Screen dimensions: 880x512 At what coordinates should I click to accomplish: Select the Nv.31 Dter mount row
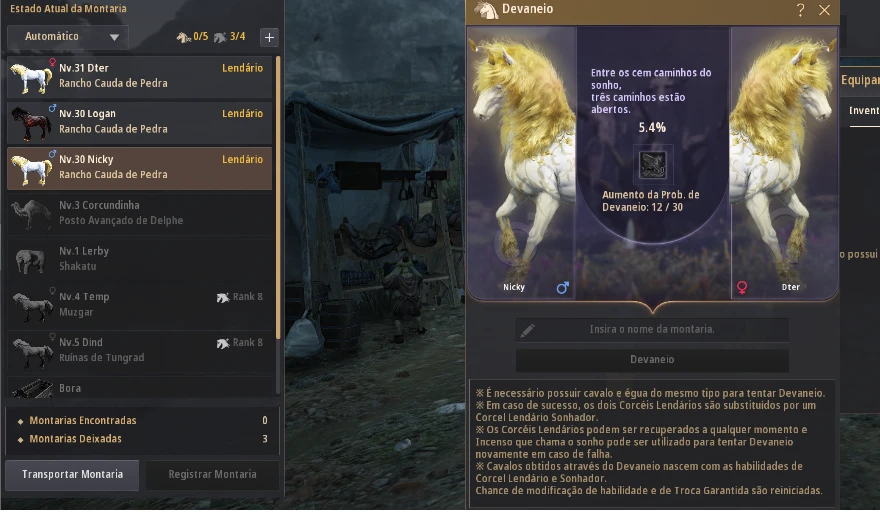tap(140, 76)
